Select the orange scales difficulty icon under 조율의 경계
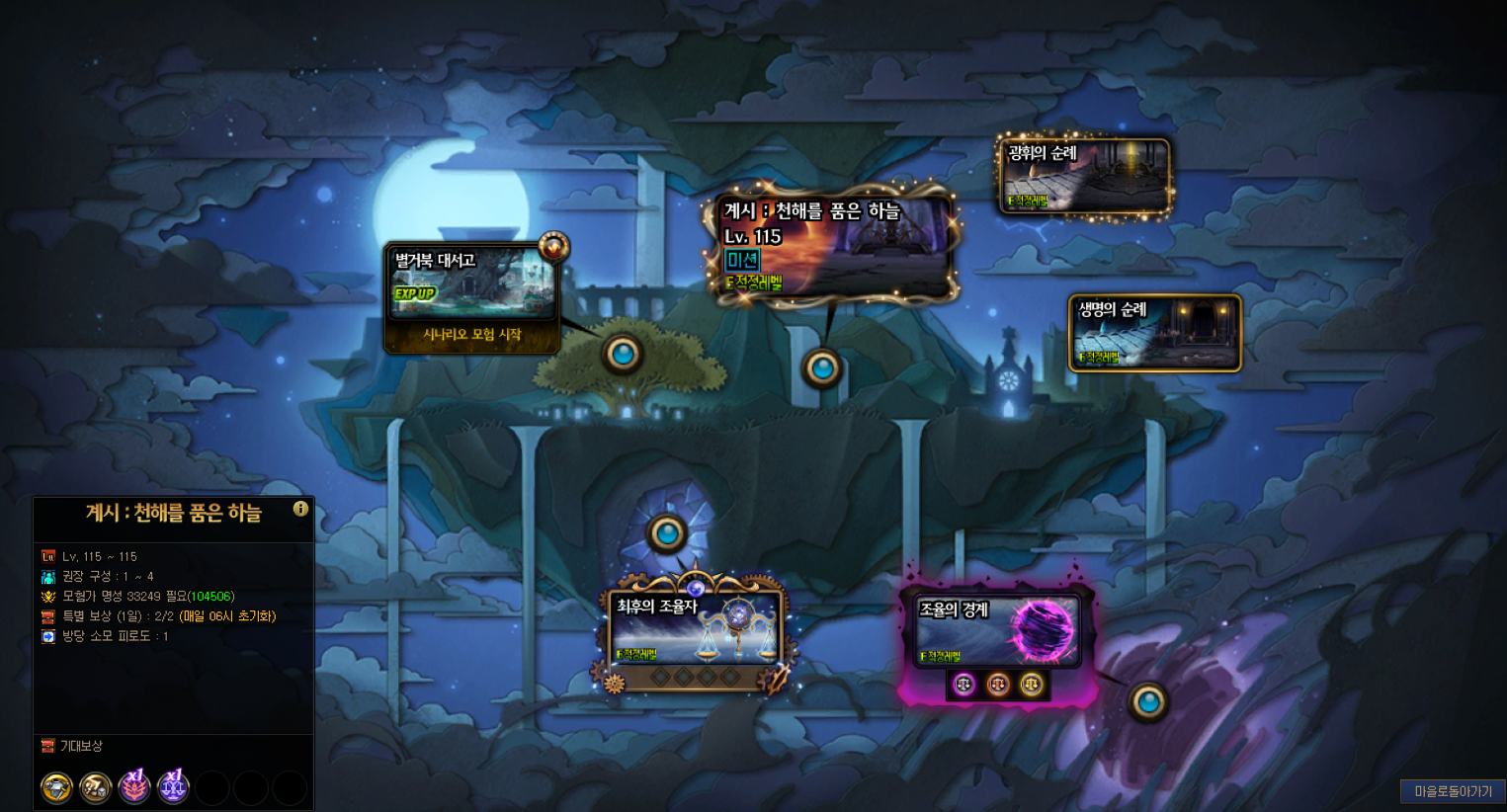 point(998,684)
